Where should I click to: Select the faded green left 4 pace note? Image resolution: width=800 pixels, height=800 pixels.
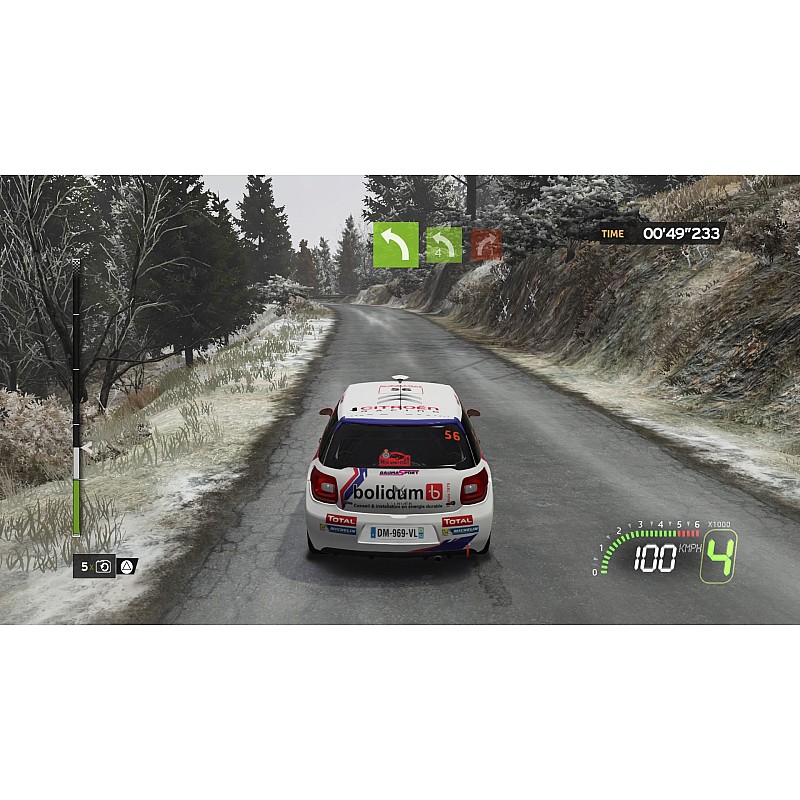coord(444,245)
